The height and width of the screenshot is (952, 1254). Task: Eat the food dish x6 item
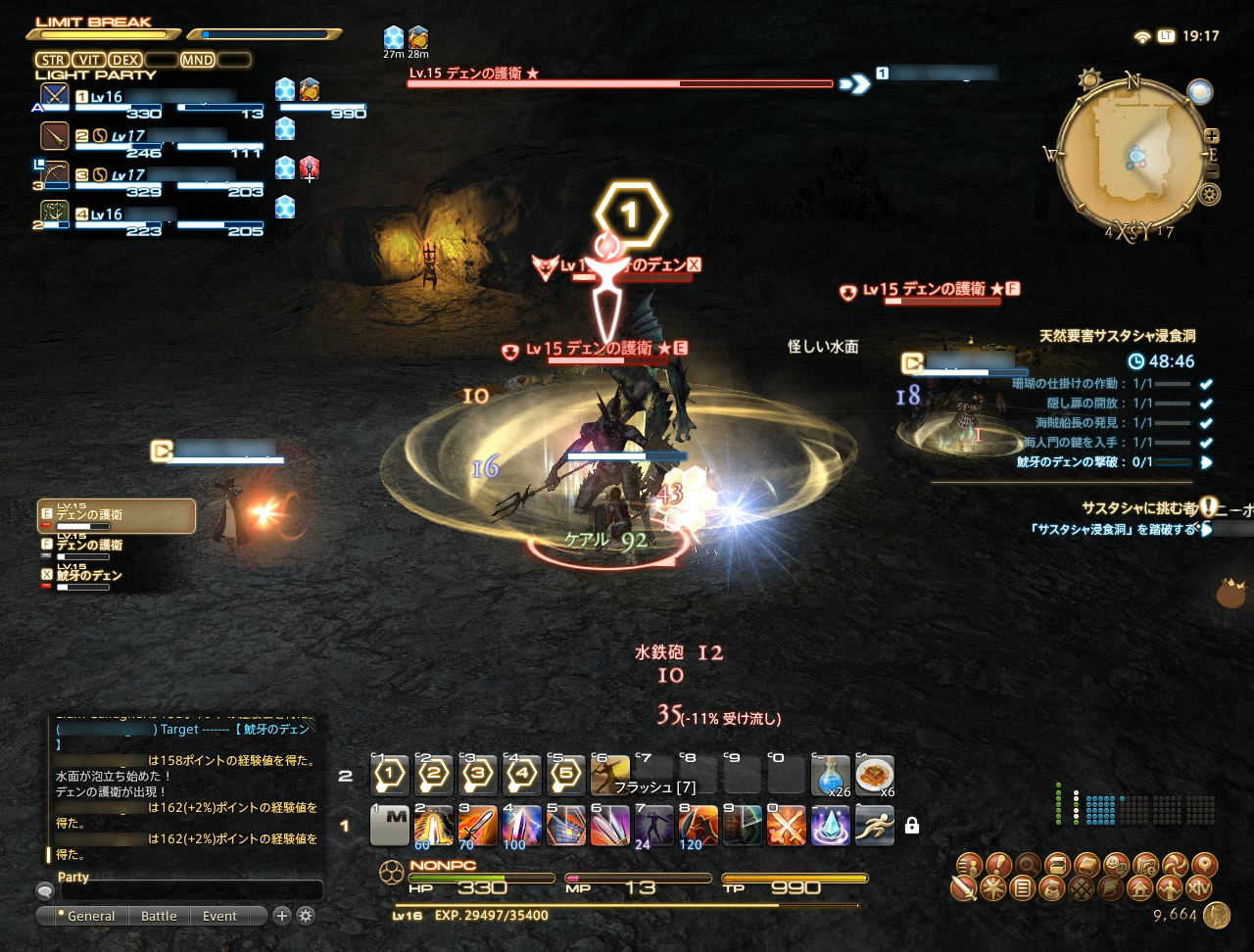(874, 775)
